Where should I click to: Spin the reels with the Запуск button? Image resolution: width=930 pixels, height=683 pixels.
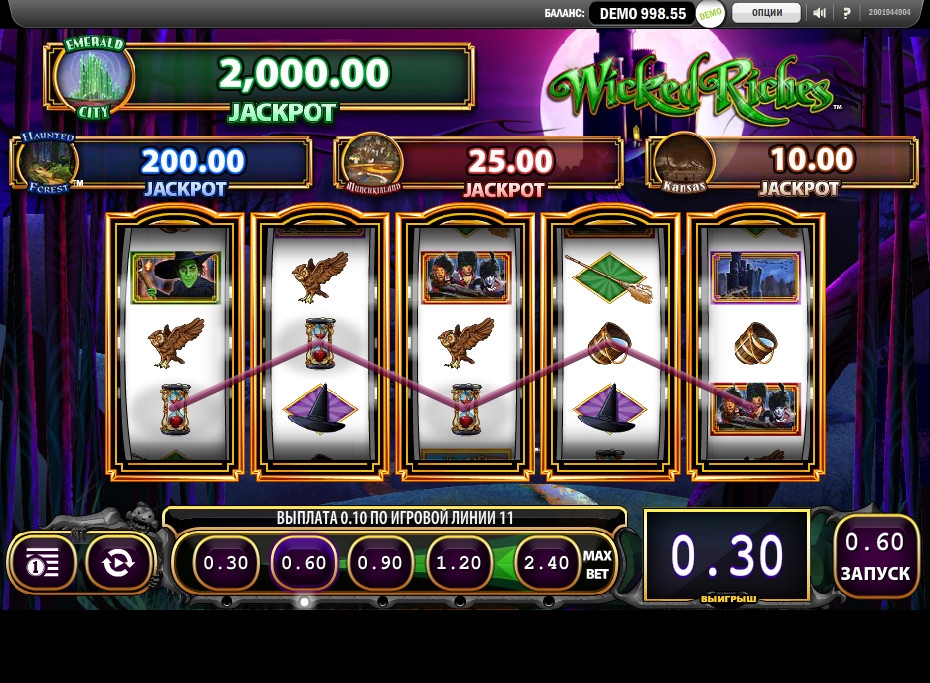pyautogui.click(x=876, y=556)
